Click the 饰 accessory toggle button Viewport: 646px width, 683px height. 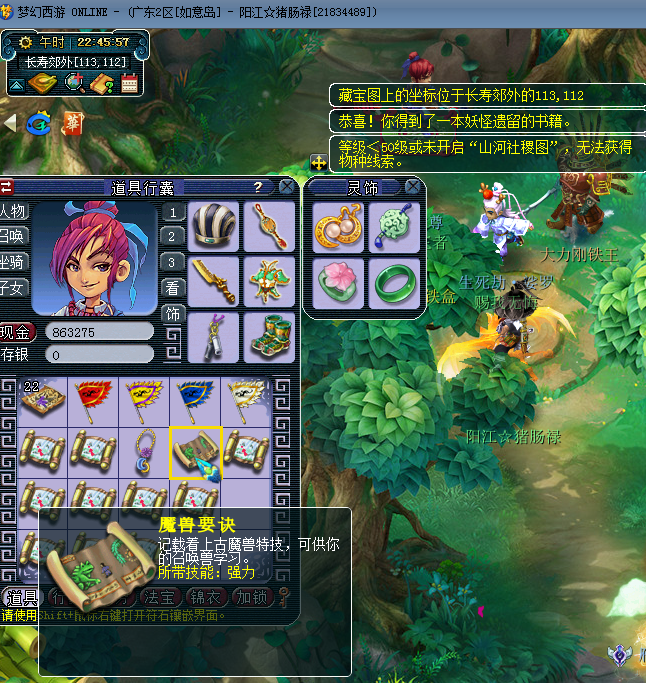click(x=173, y=313)
